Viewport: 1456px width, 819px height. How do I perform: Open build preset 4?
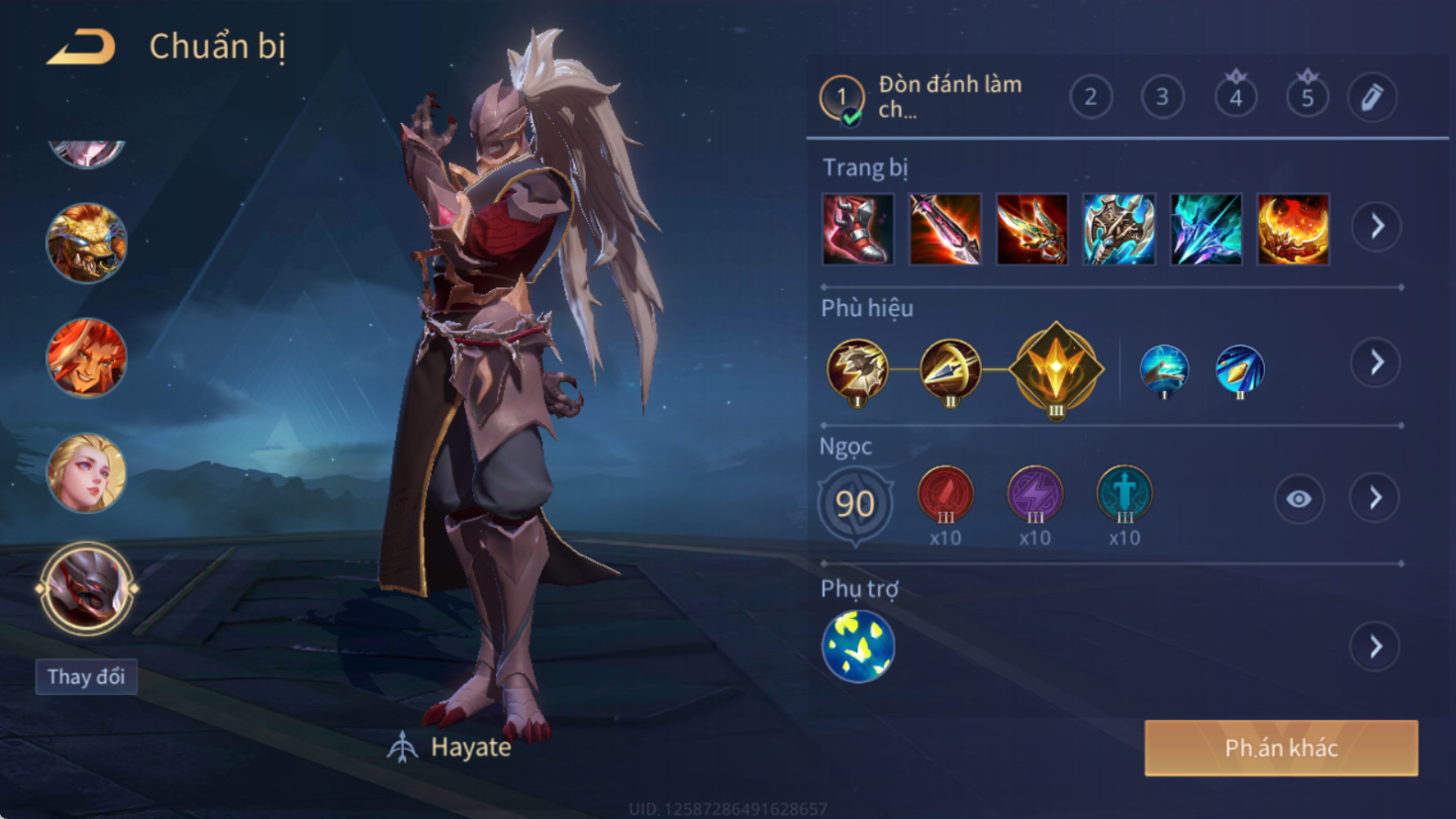pyautogui.click(x=1235, y=97)
